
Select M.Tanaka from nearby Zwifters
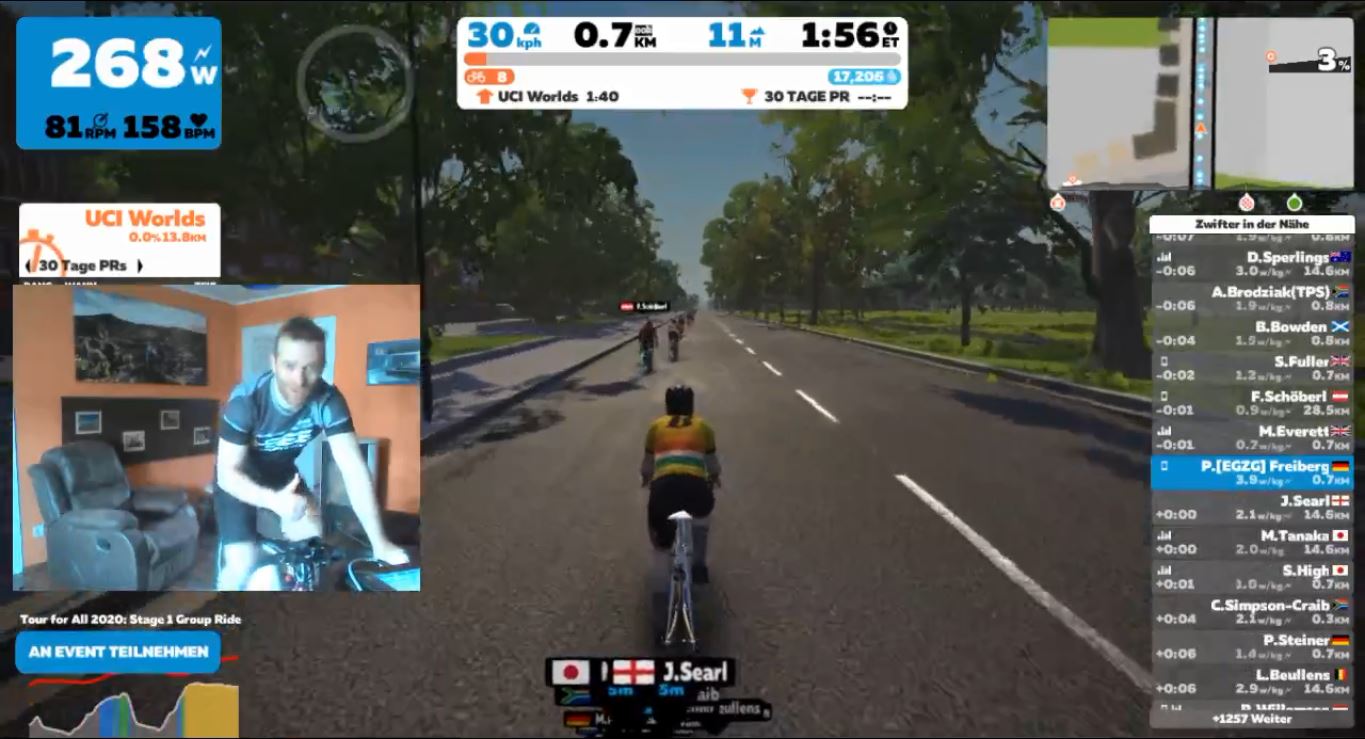(x=1252, y=541)
